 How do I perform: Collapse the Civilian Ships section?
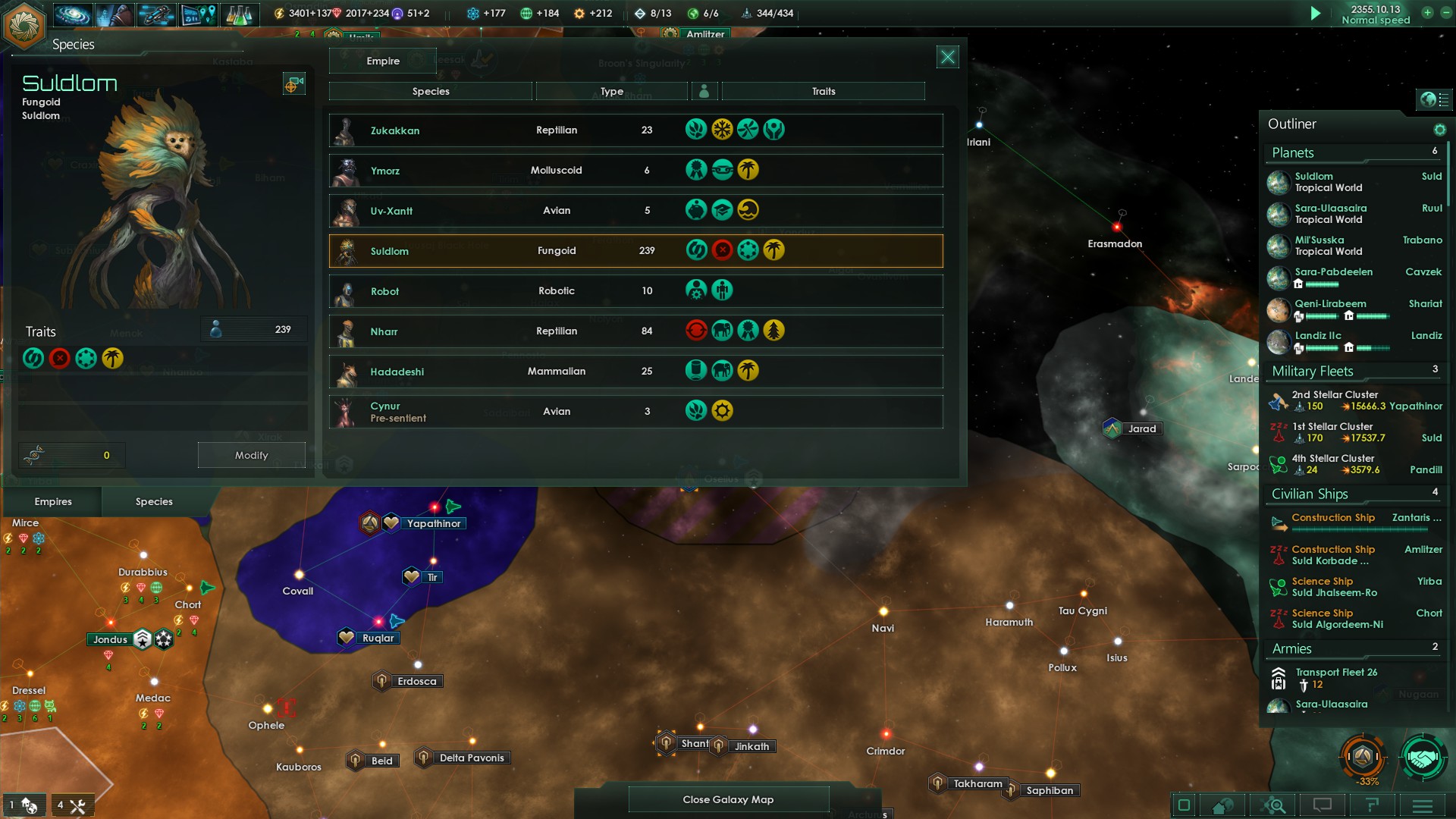(1310, 494)
